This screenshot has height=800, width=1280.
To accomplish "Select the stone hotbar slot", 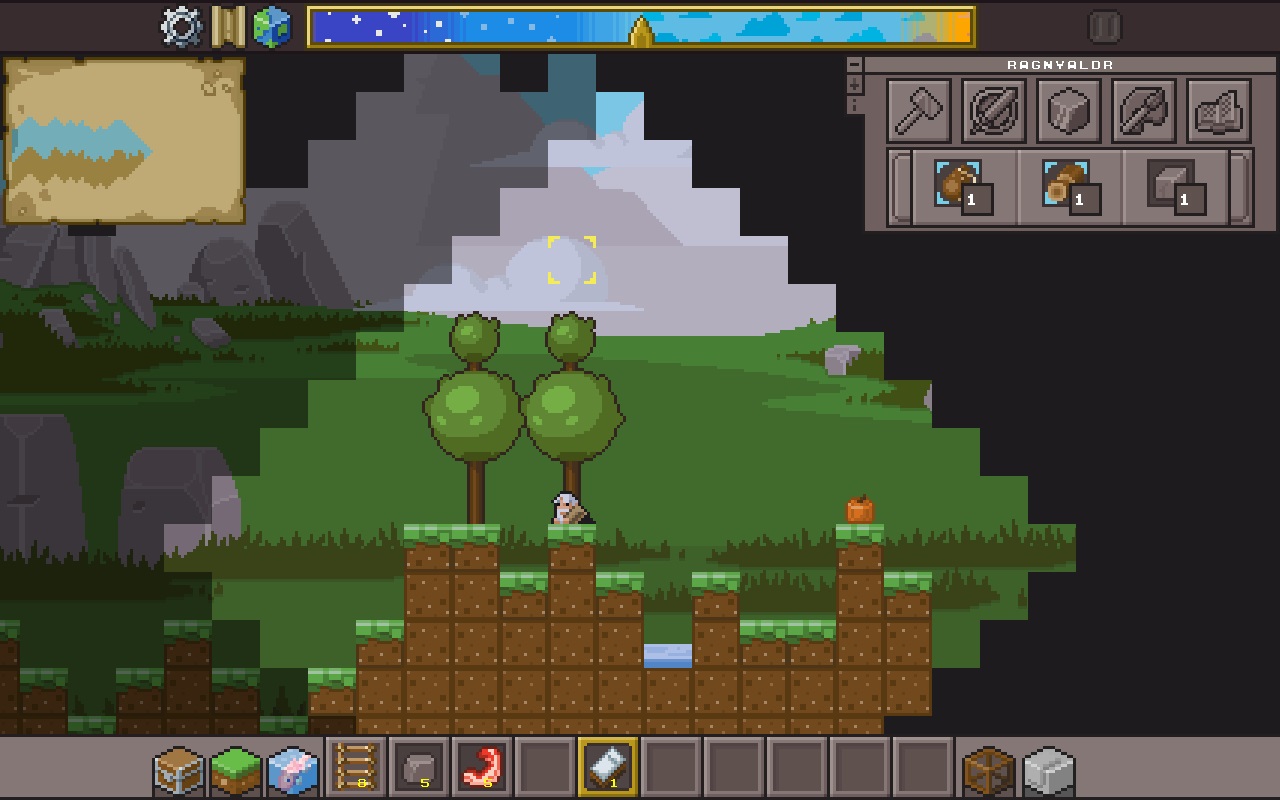I will click(x=419, y=768).
